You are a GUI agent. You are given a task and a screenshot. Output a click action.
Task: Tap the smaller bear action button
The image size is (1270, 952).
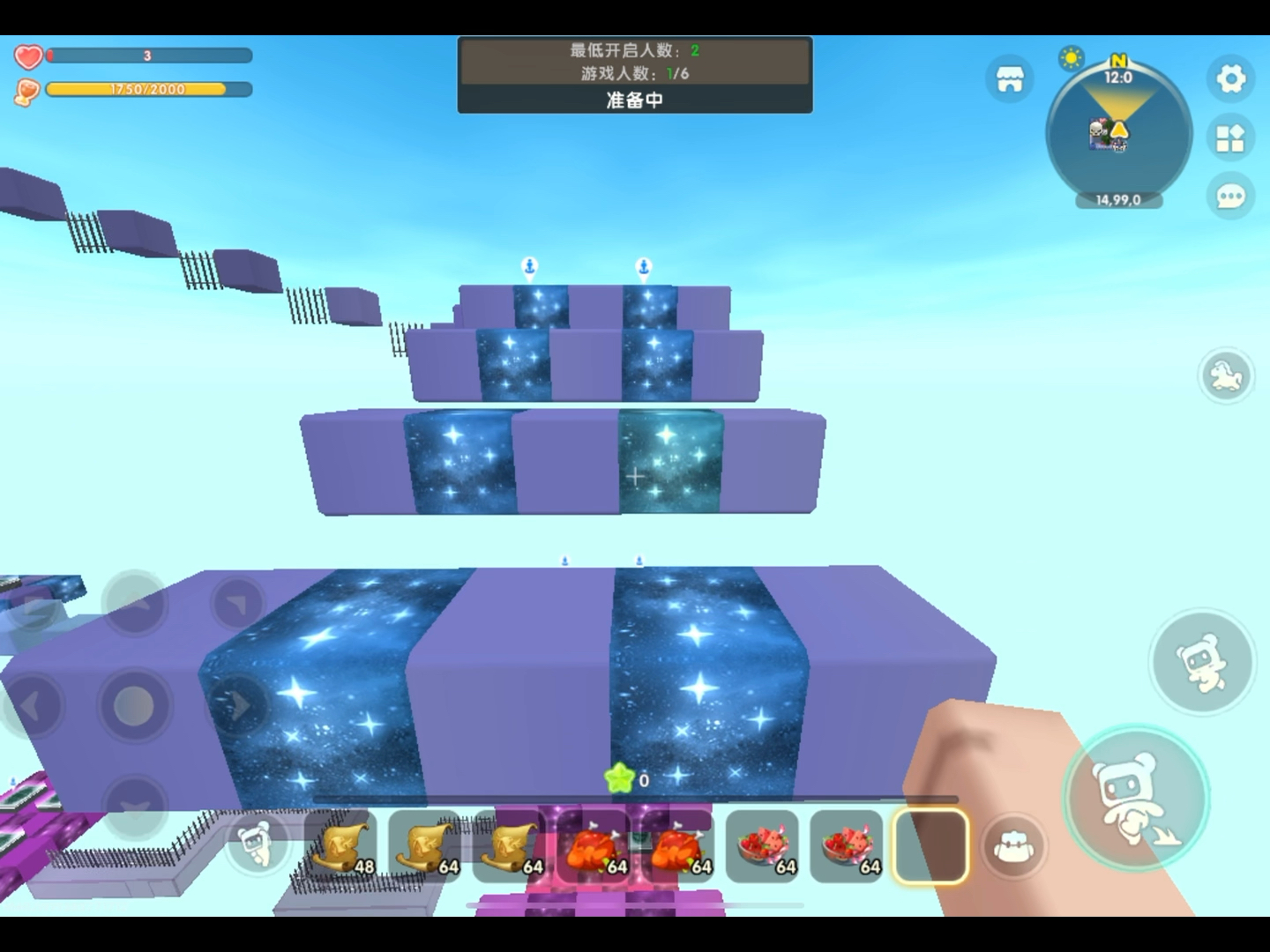1201,661
